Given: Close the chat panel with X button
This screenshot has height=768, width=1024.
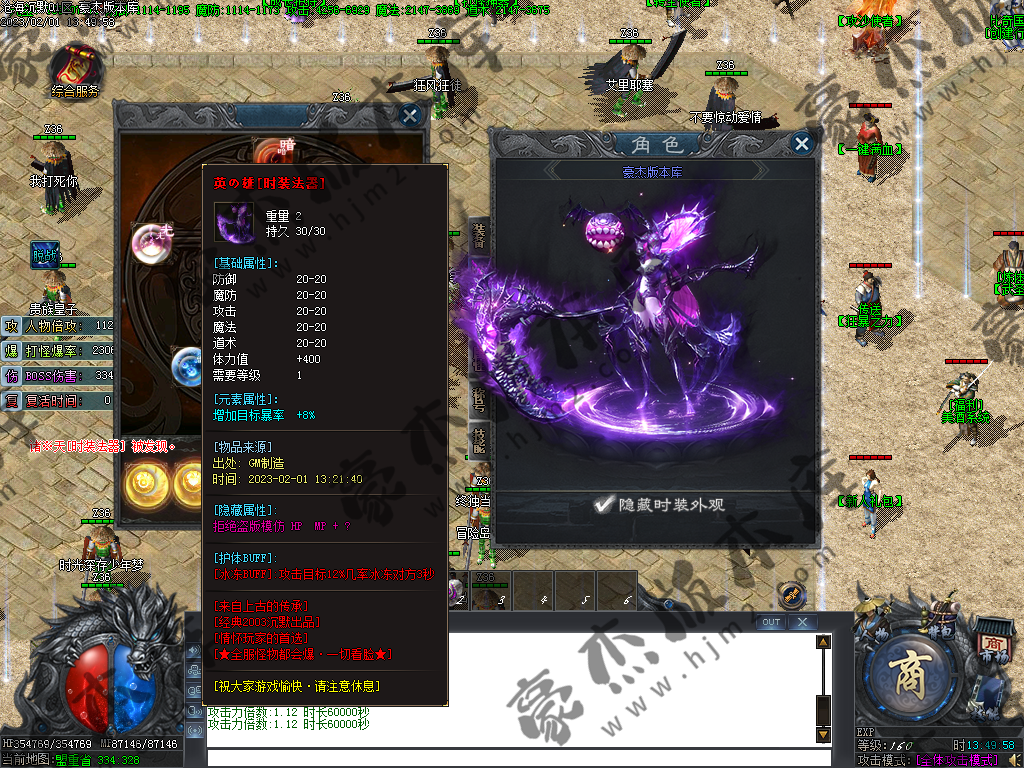Looking at the screenshot, I should click(x=801, y=622).
